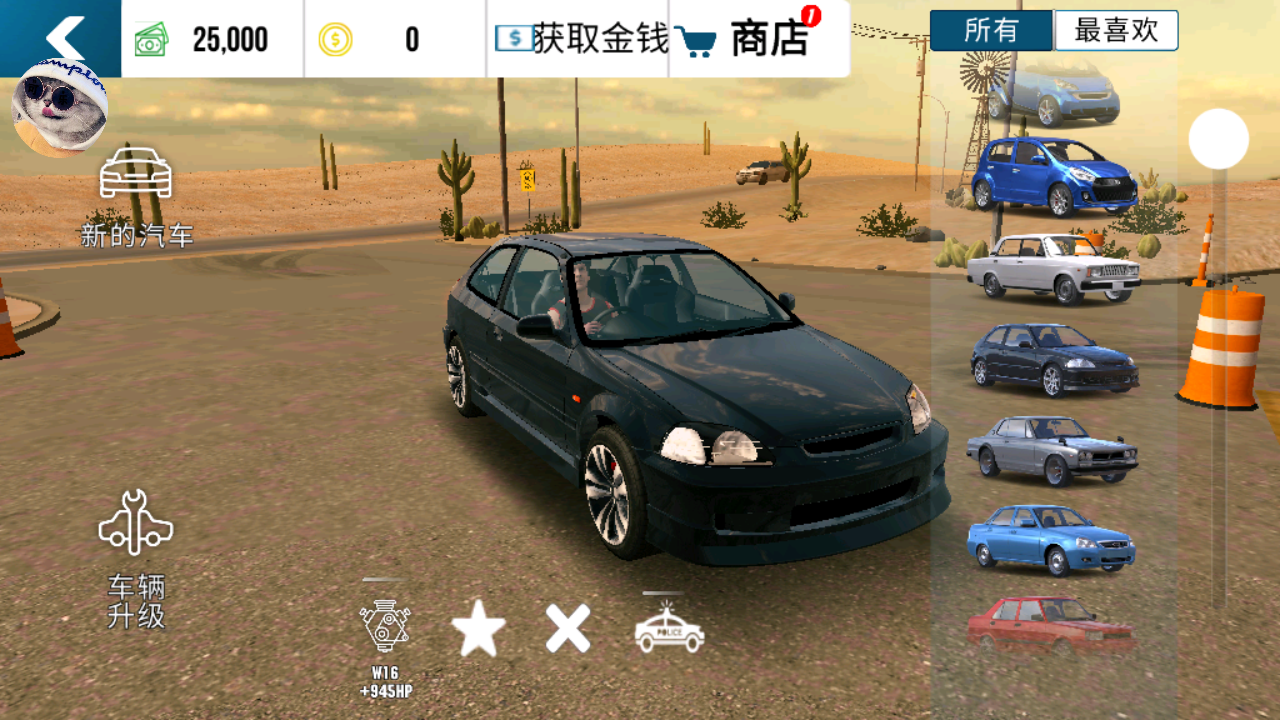Image resolution: width=1280 pixels, height=720 pixels.
Task: Open the police car mode icon
Action: click(669, 630)
